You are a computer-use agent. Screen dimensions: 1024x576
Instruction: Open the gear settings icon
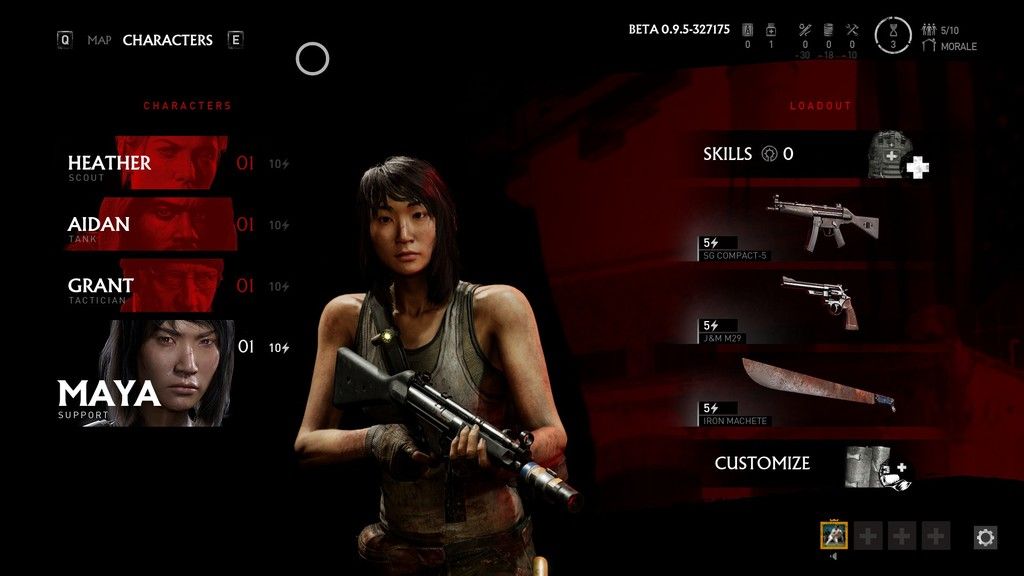(x=985, y=538)
